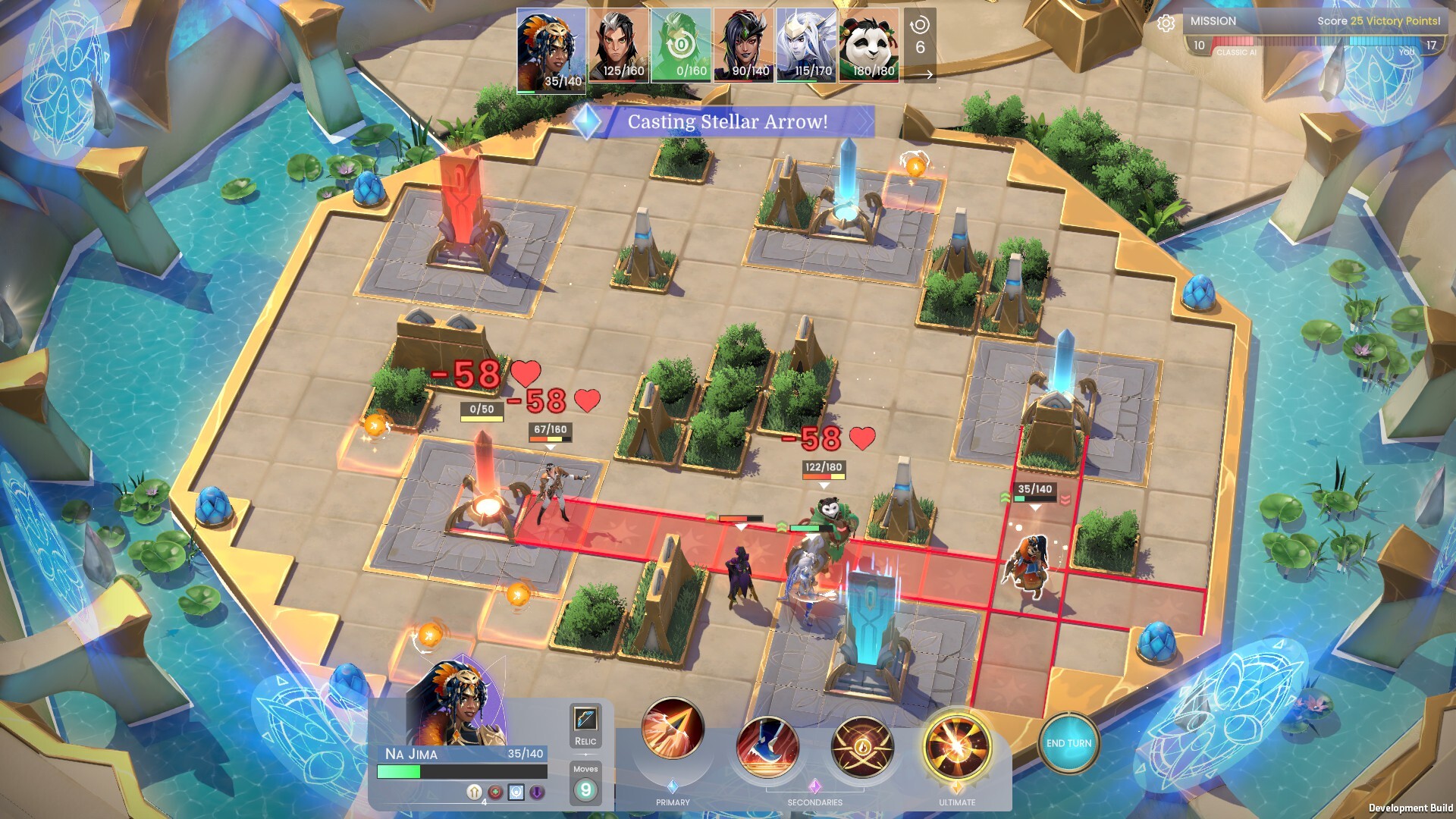Expand the Ultimate ability marker

click(959, 786)
